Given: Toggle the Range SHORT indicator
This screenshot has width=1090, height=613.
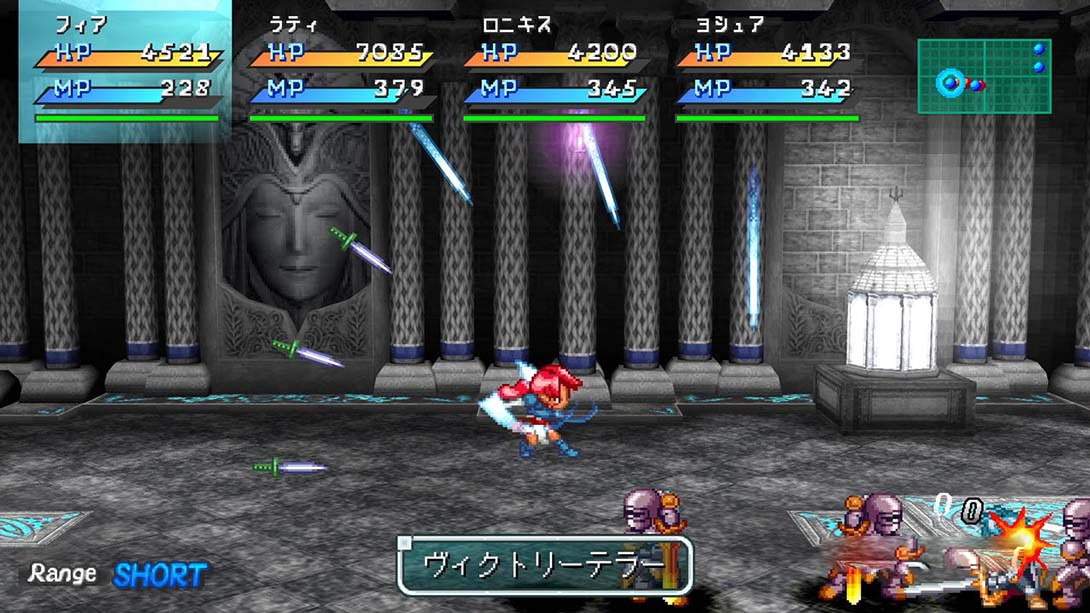Looking at the screenshot, I should (118, 575).
